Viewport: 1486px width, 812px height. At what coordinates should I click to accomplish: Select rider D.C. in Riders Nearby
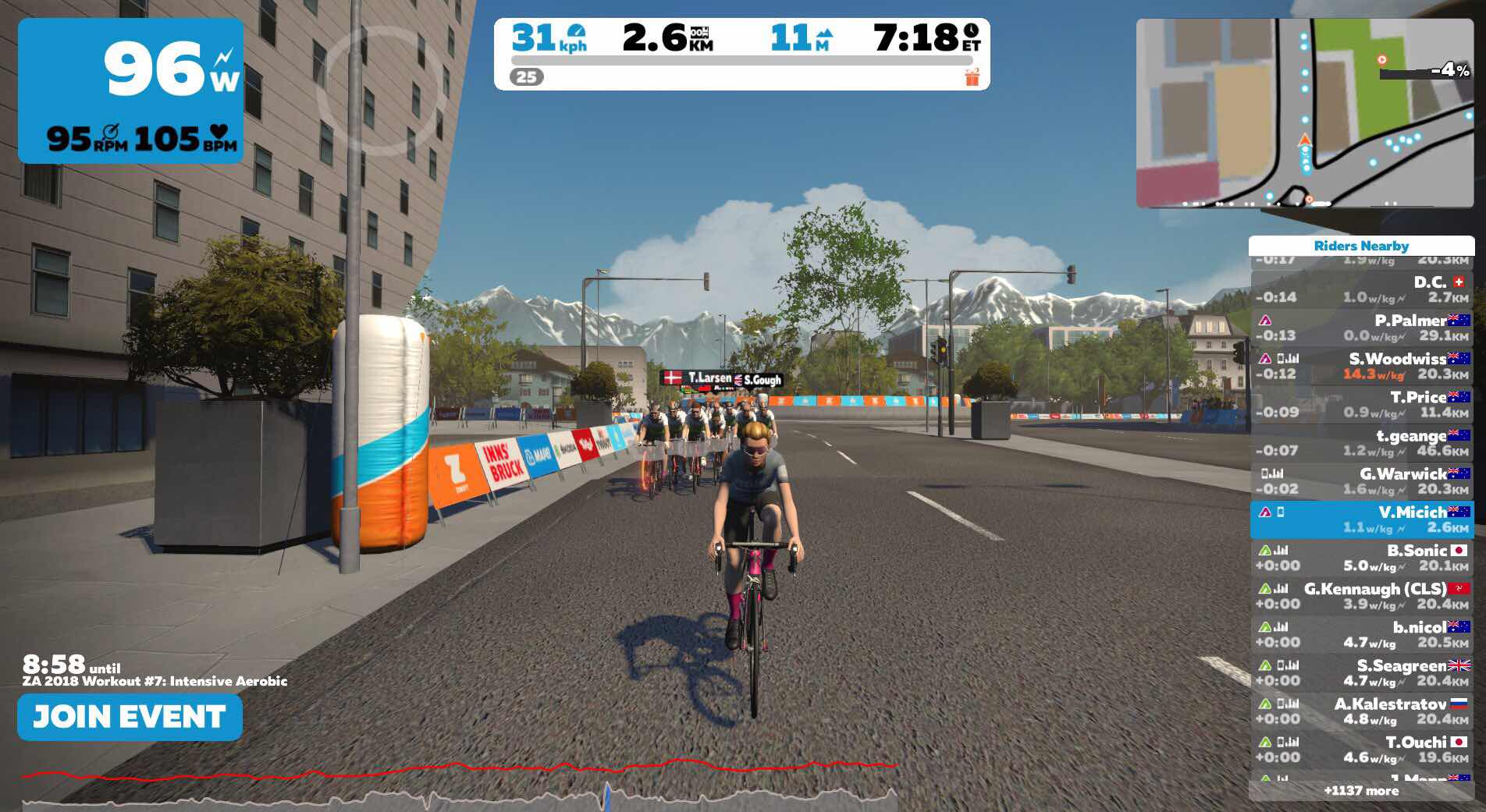1361,289
